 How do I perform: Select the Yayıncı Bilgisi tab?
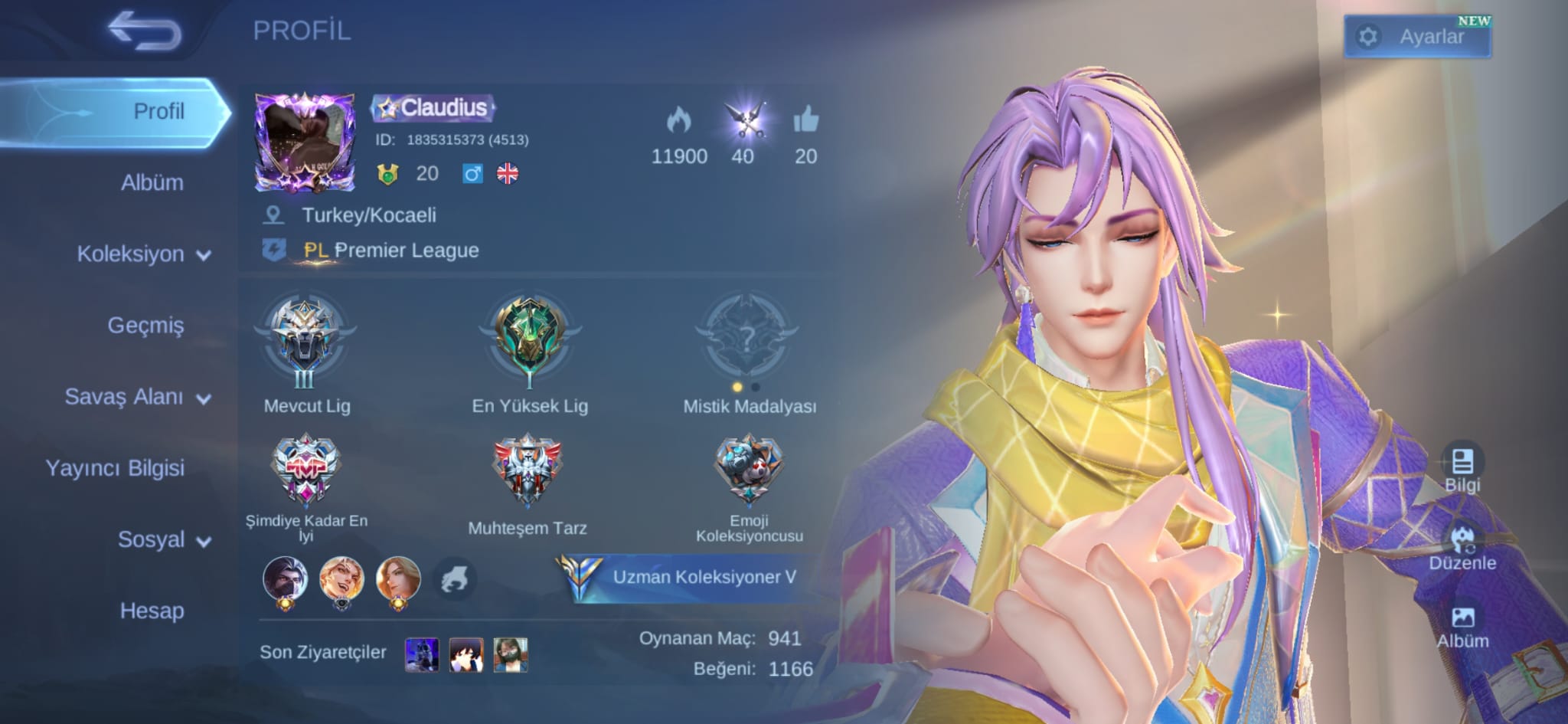point(115,468)
